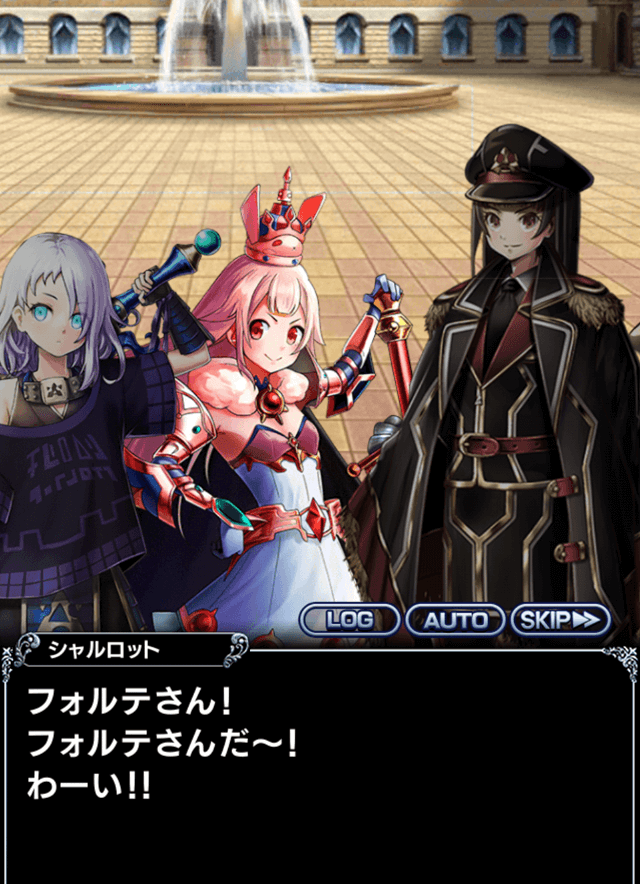Turn on AUTO dialogue playback
The height and width of the screenshot is (884, 640).
point(455,620)
